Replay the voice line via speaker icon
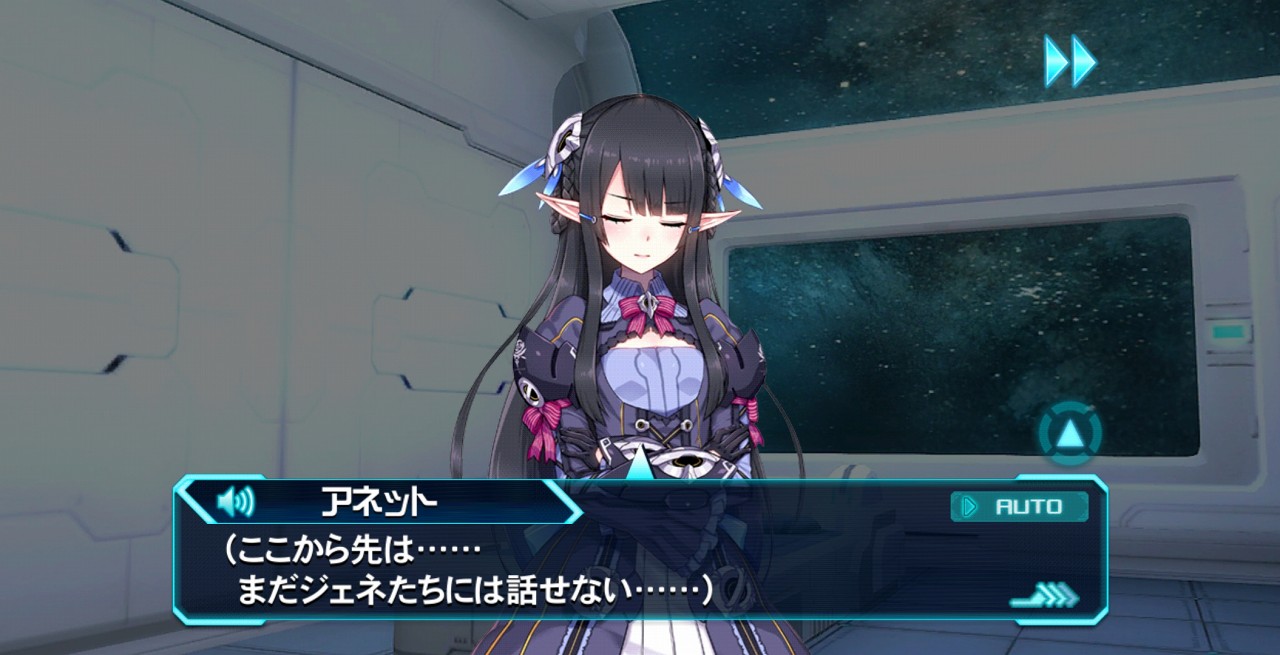Screen dimensions: 1280x655 tap(236, 500)
